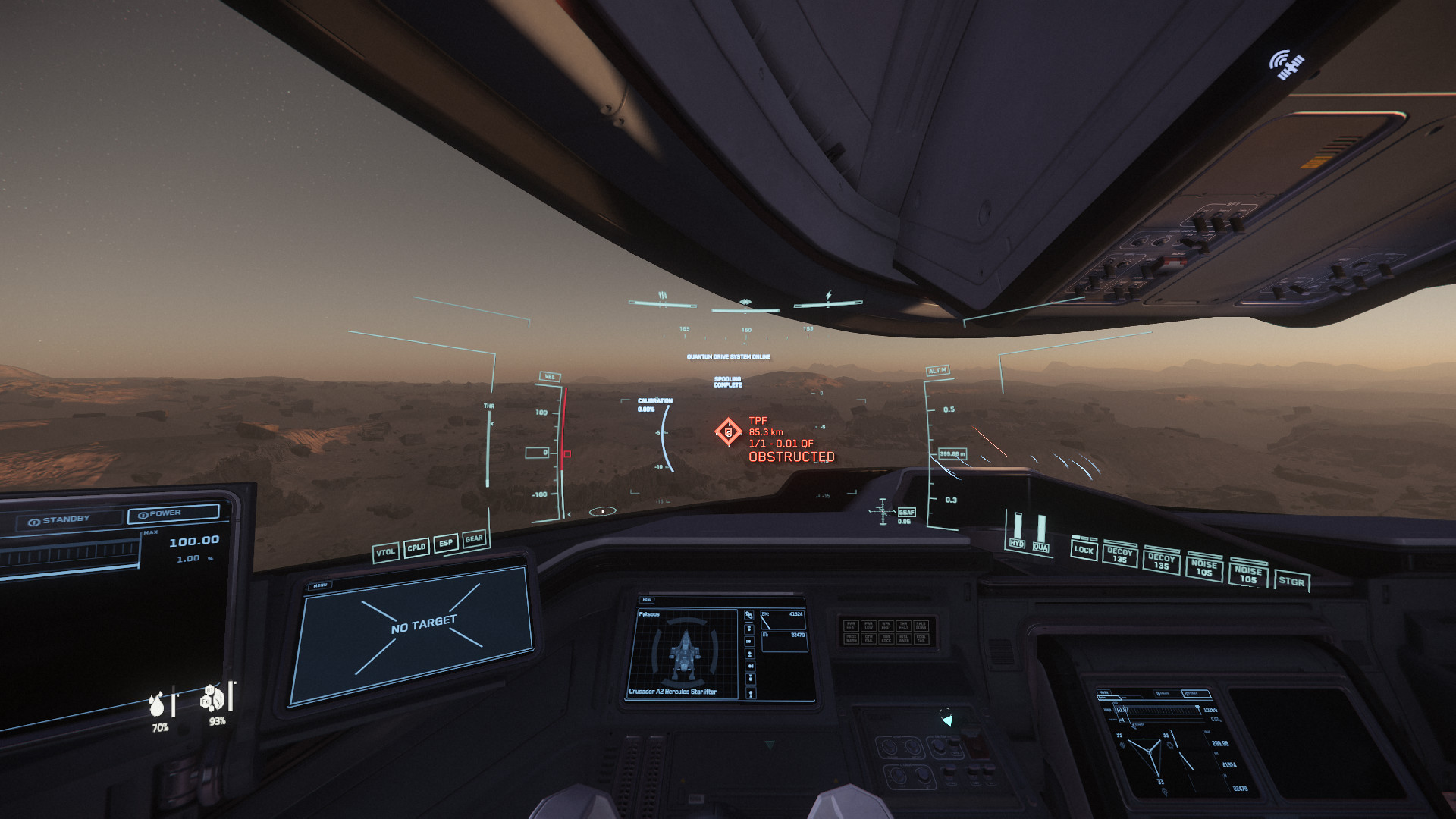
Task: Select the STGR weapon stagger indicator
Action: tap(1291, 582)
